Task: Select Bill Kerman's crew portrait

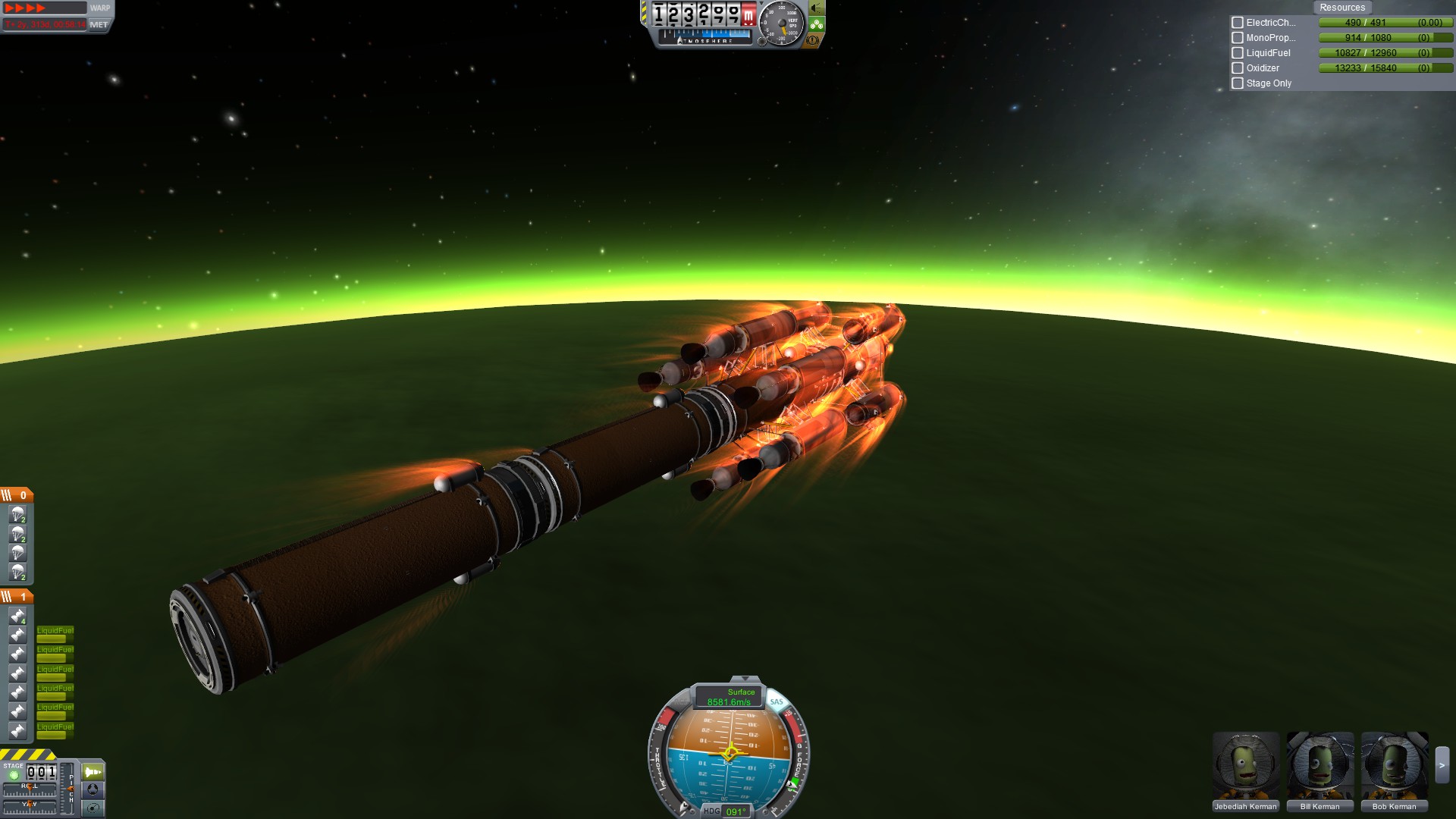Action: [x=1319, y=771]
